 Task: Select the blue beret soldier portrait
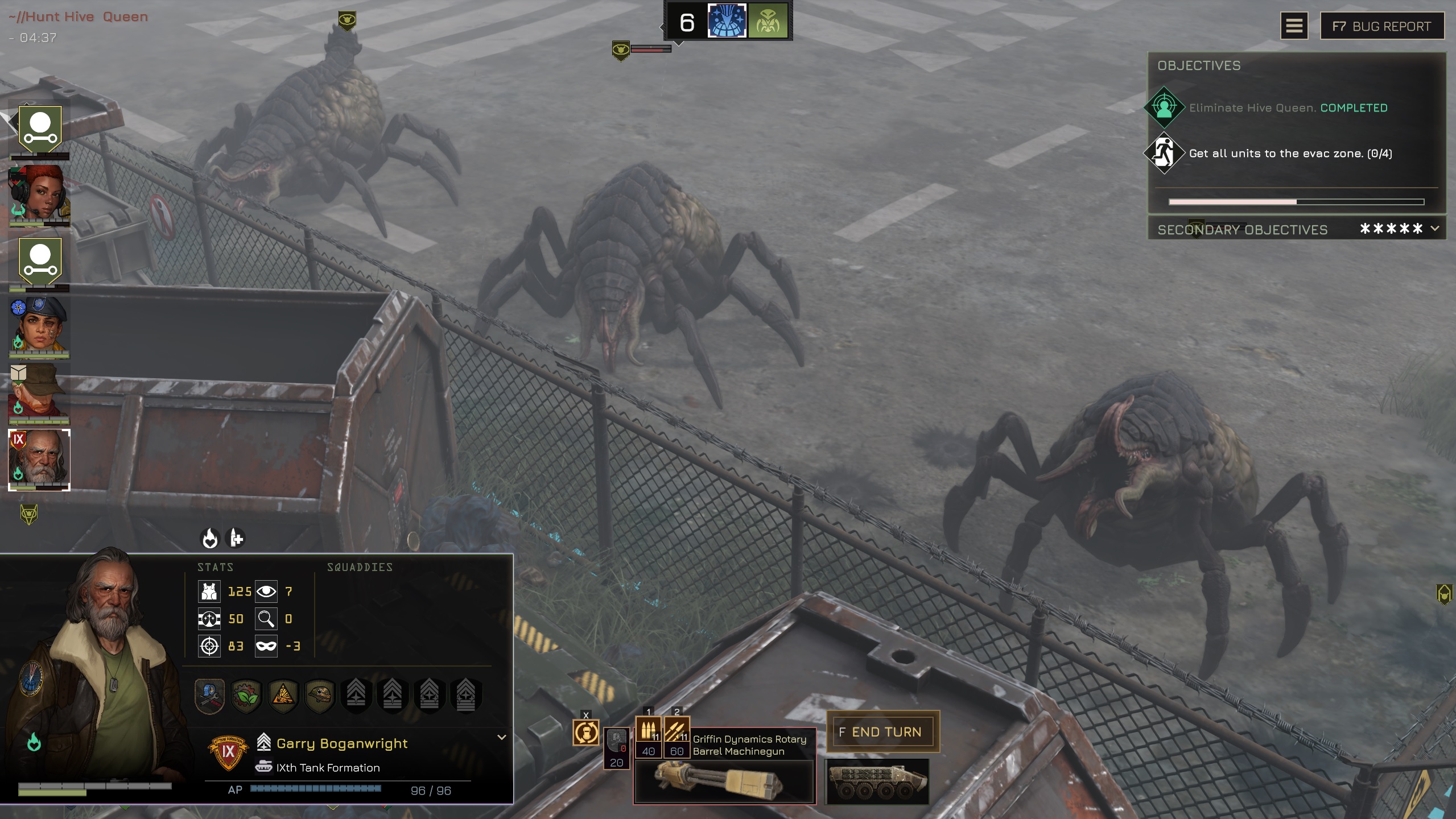point(39,325)
